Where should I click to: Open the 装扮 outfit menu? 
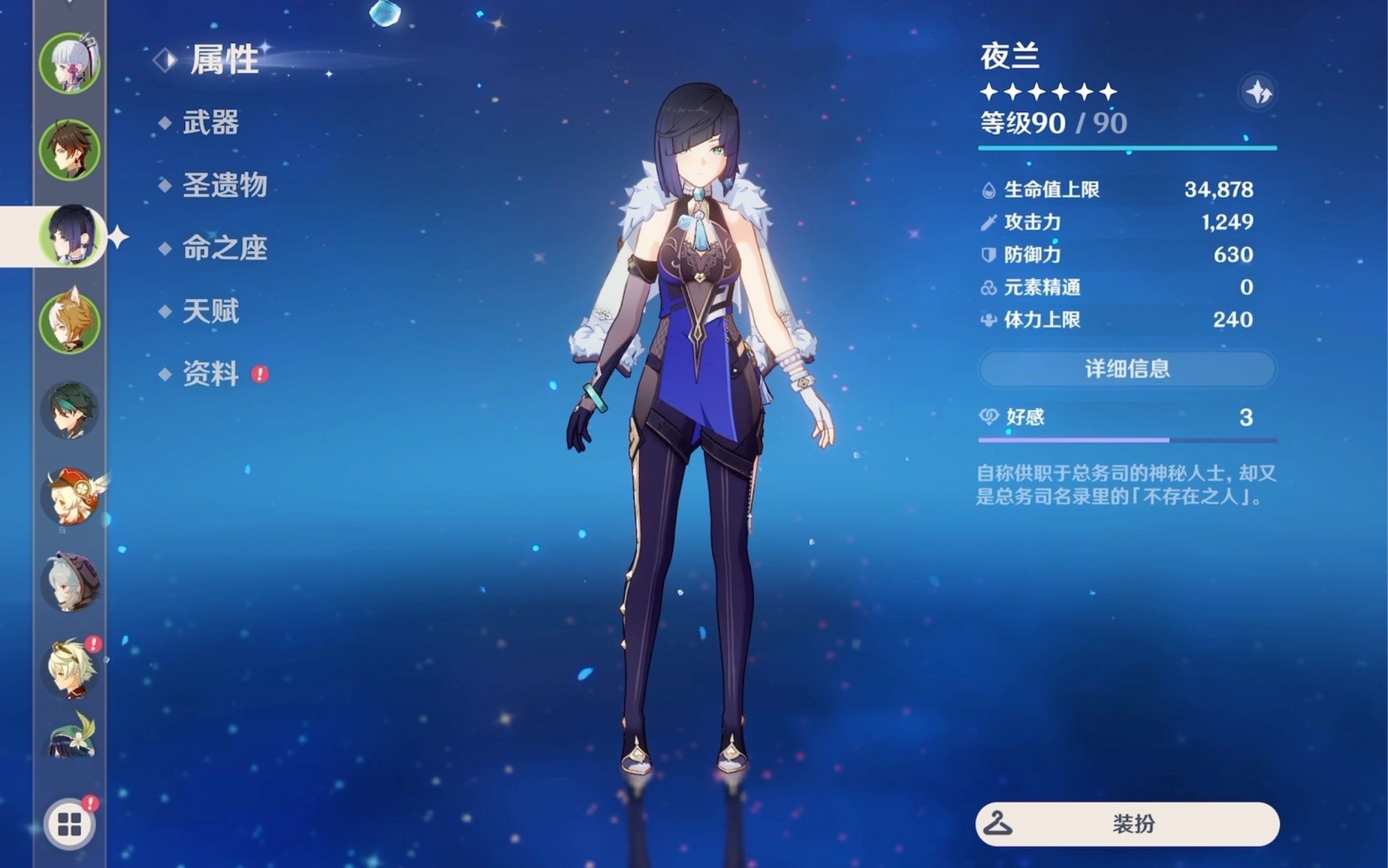(x=1127, y=824)
